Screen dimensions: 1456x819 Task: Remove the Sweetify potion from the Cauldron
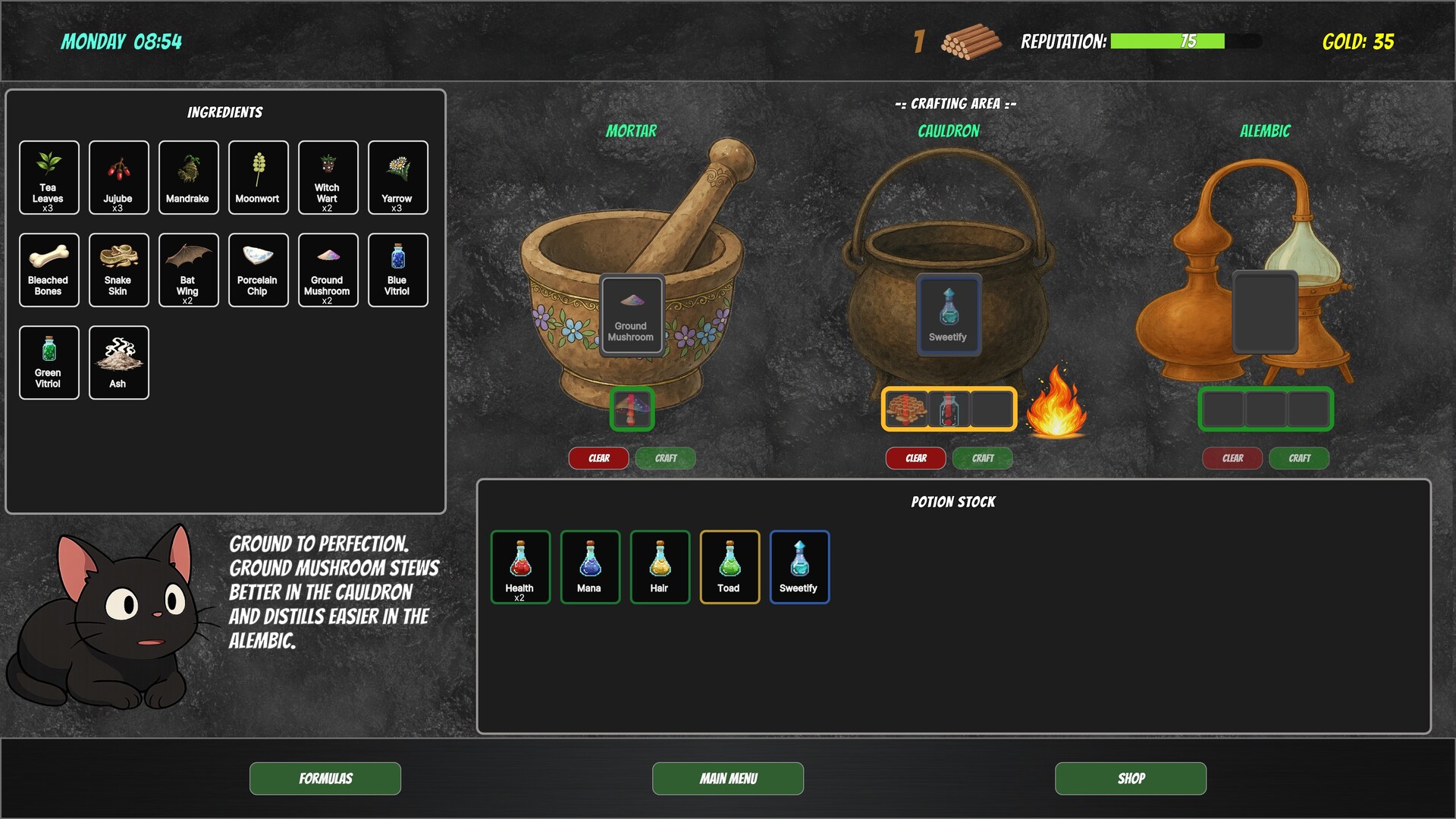click(948, 315)
